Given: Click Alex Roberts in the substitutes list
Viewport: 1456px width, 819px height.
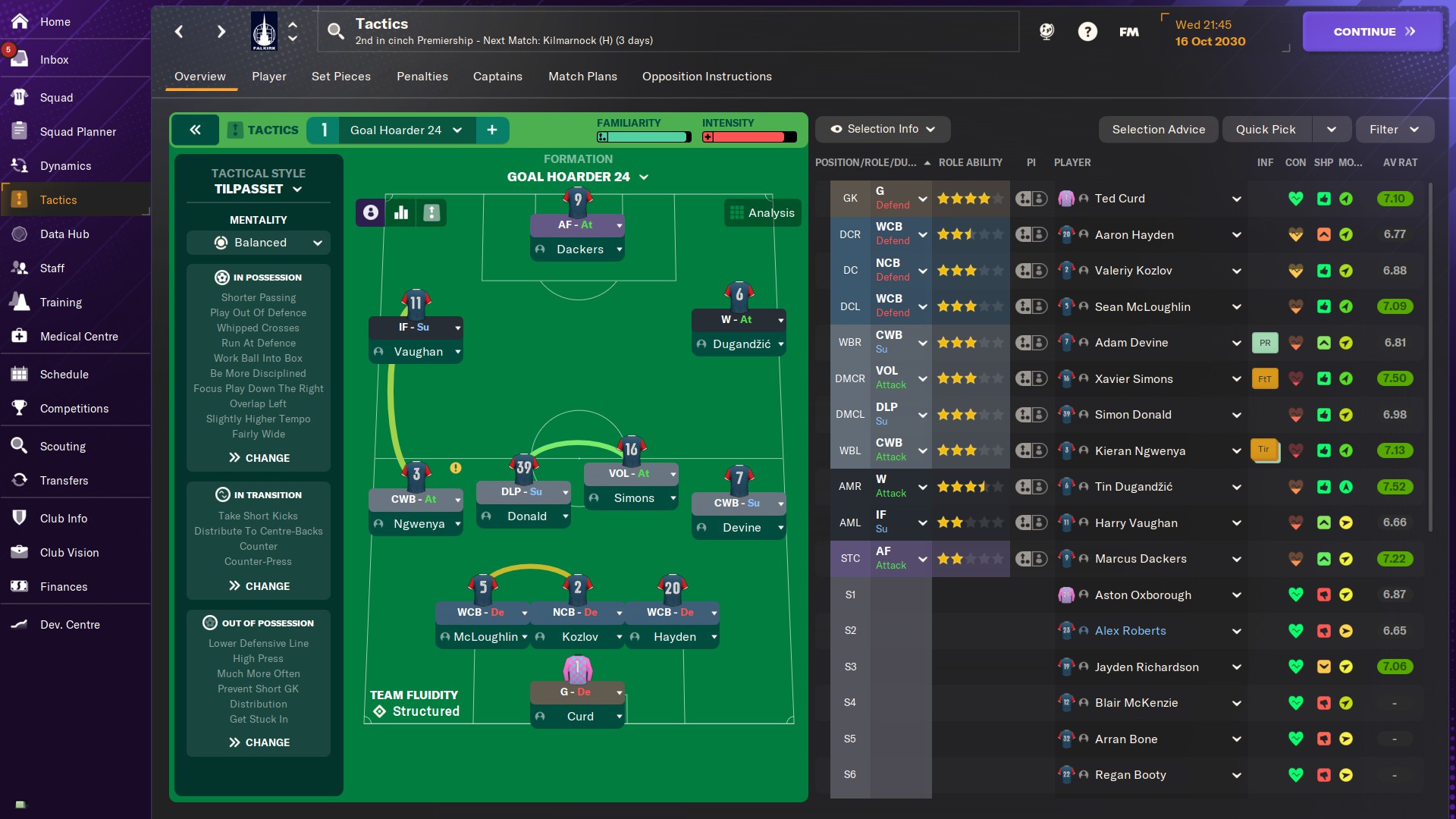Looking at the screenshot, I should 1130,631.
